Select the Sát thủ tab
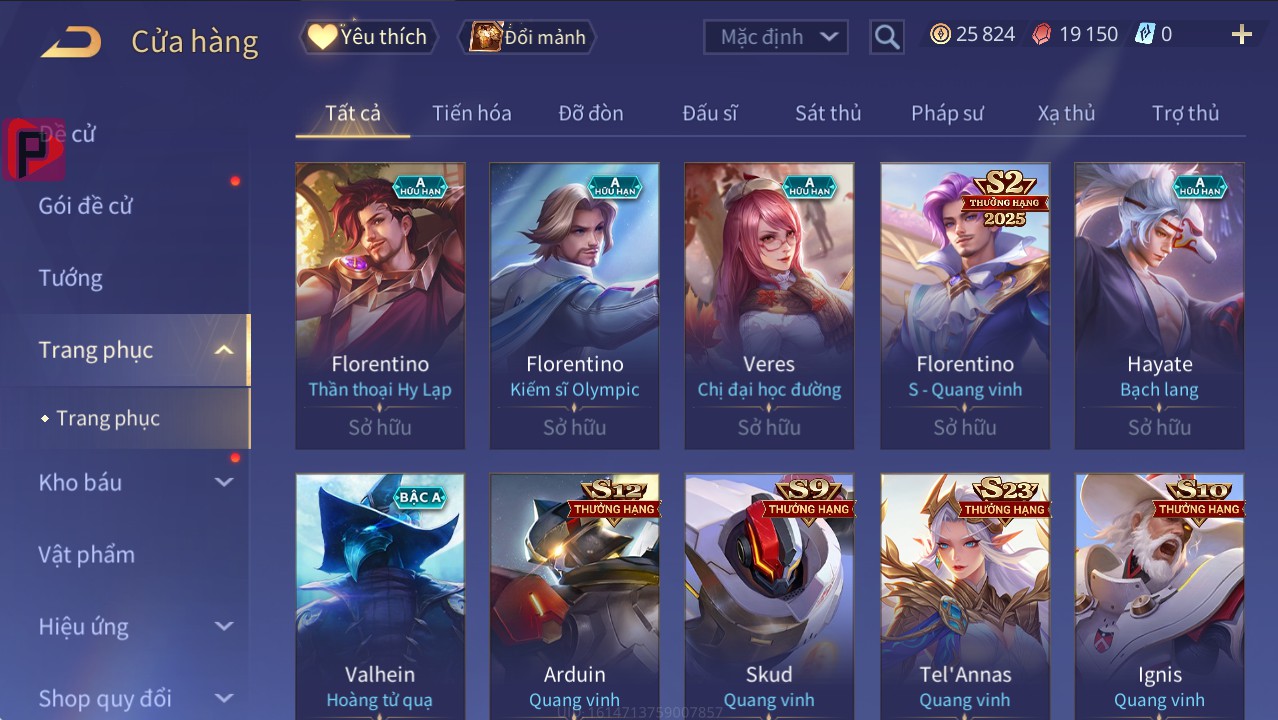 (828, 113)
